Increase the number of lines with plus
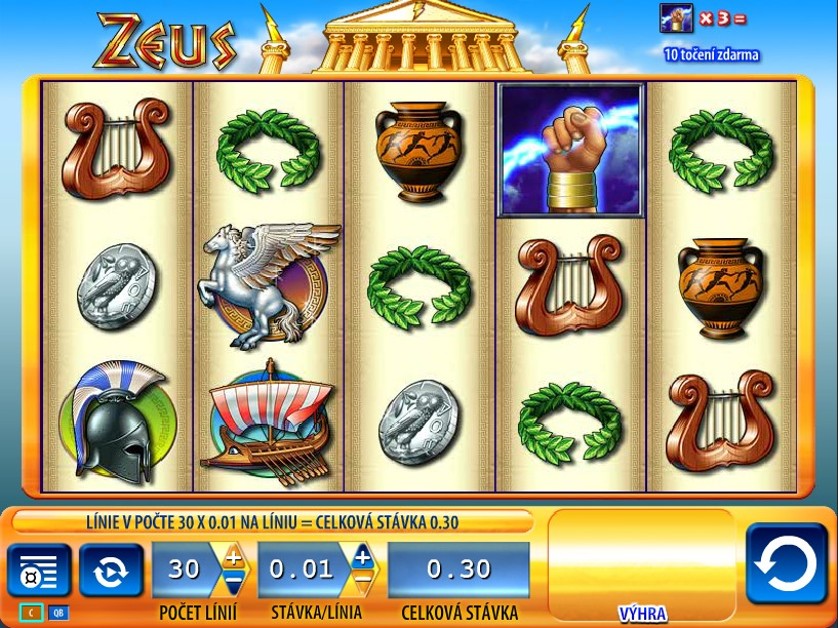838x628 pixels. (x=233, y=557)
